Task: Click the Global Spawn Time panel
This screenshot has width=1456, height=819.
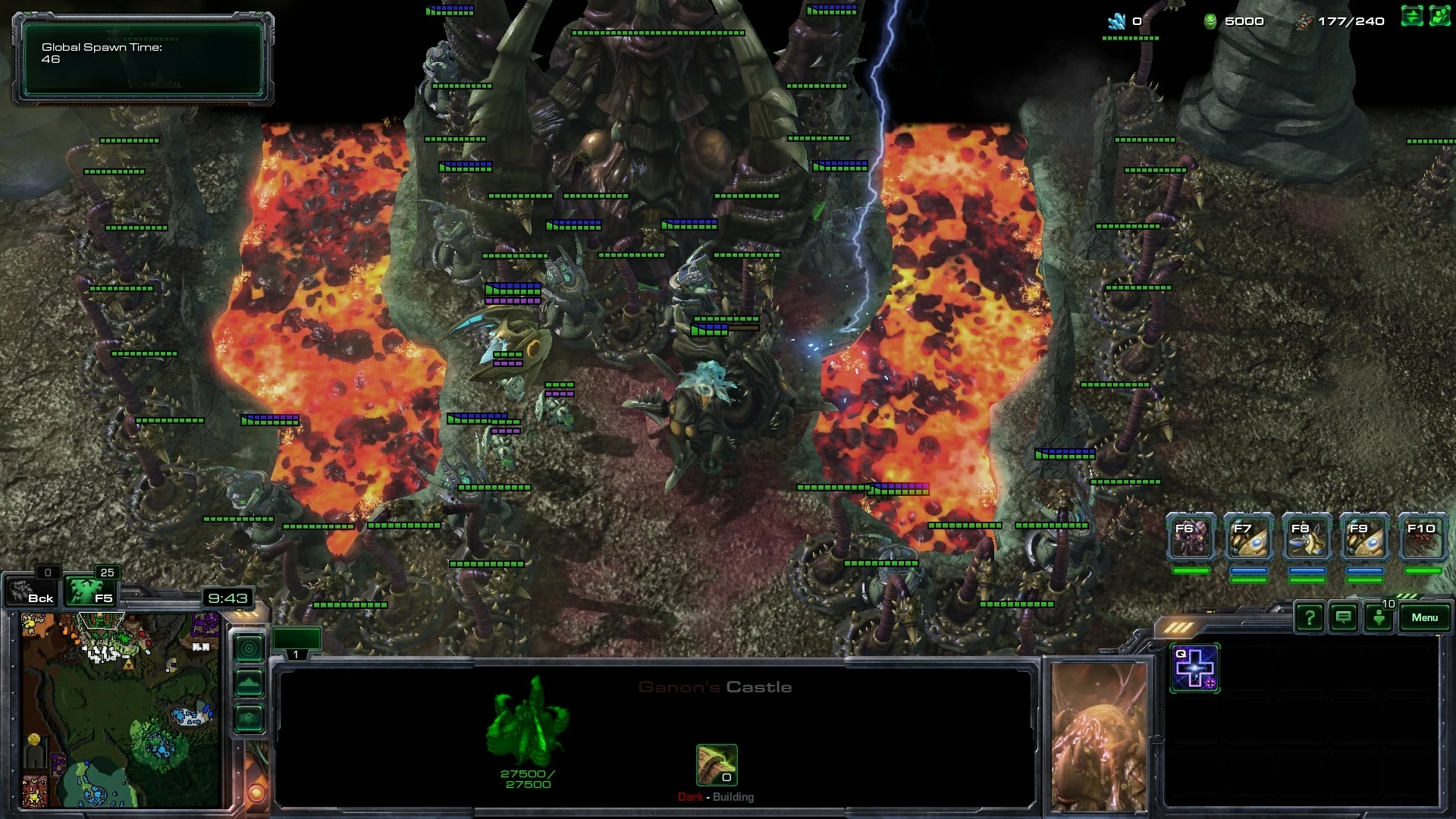Action: 143,59
